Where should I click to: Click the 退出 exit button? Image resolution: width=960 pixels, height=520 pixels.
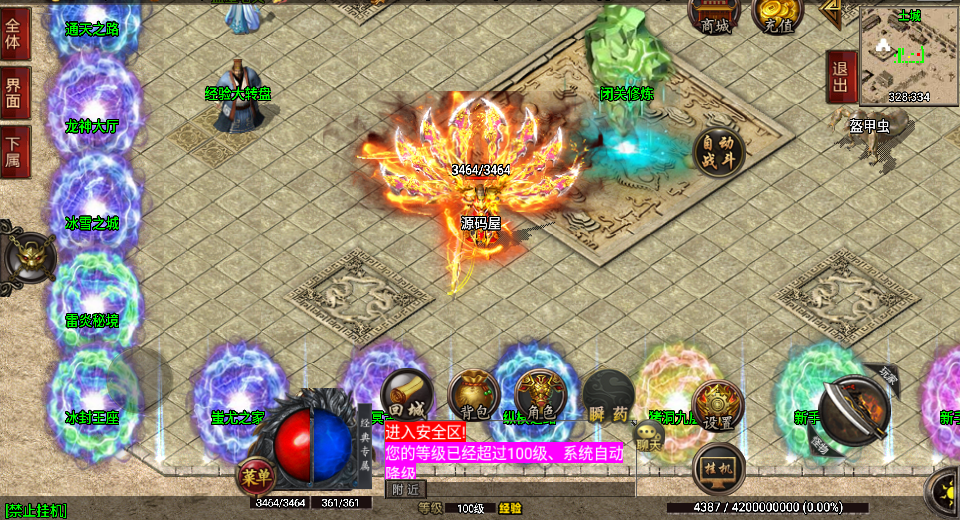[x=841, y=78]
